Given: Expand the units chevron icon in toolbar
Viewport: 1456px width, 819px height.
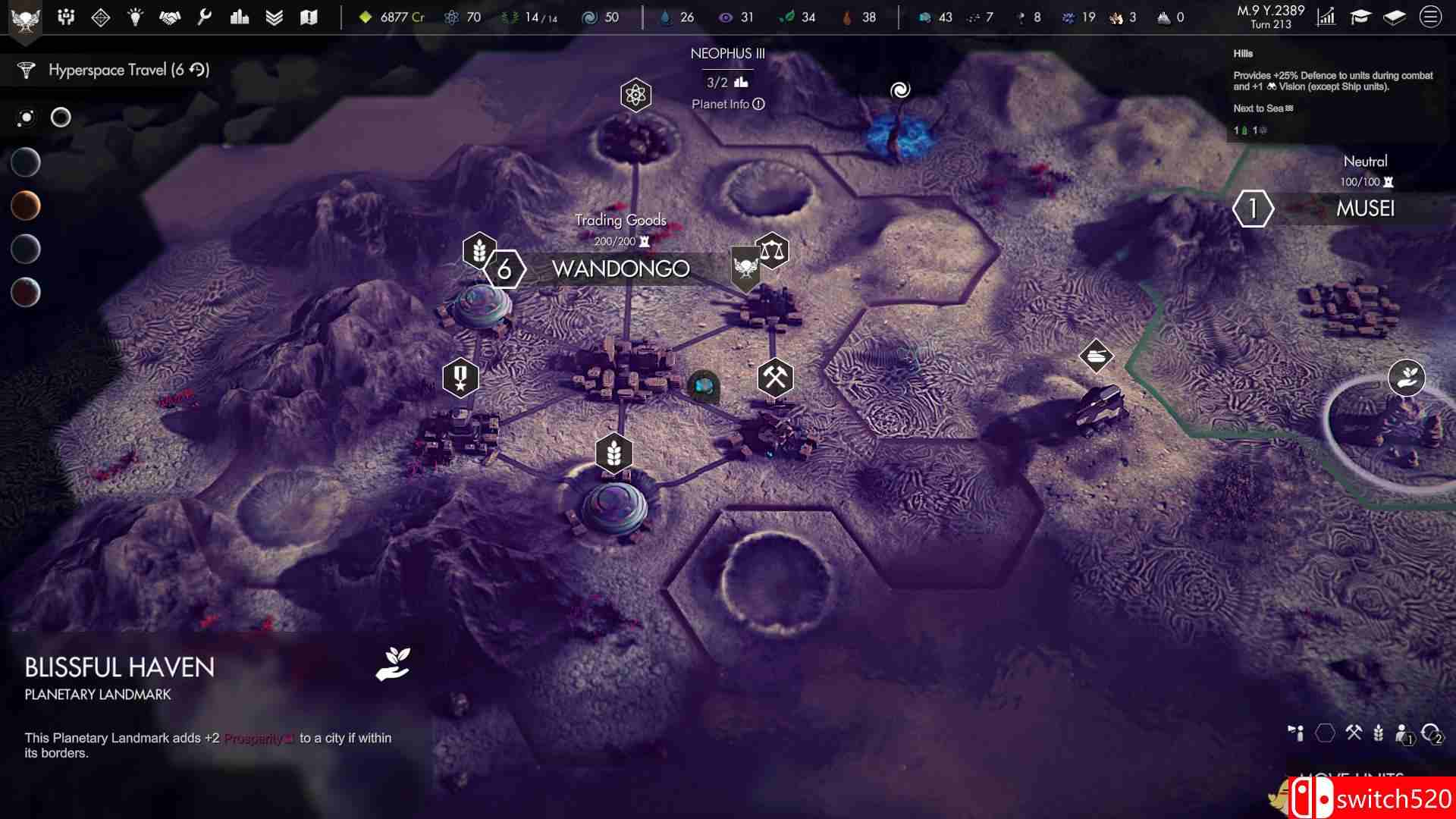Looking at the screenshot, I should 273,17.
